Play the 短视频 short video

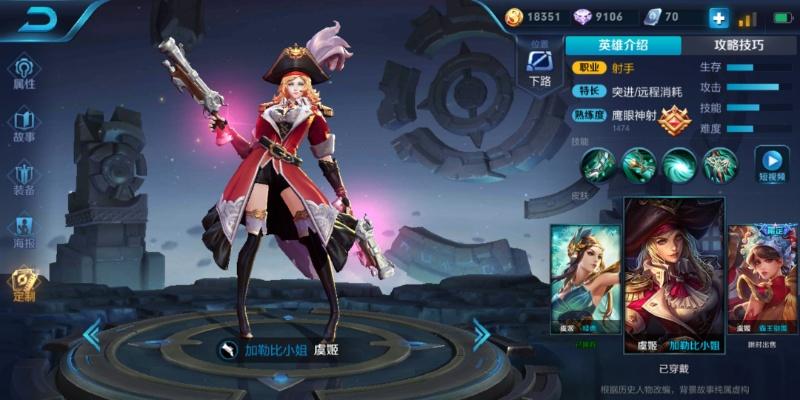point(771,164)
